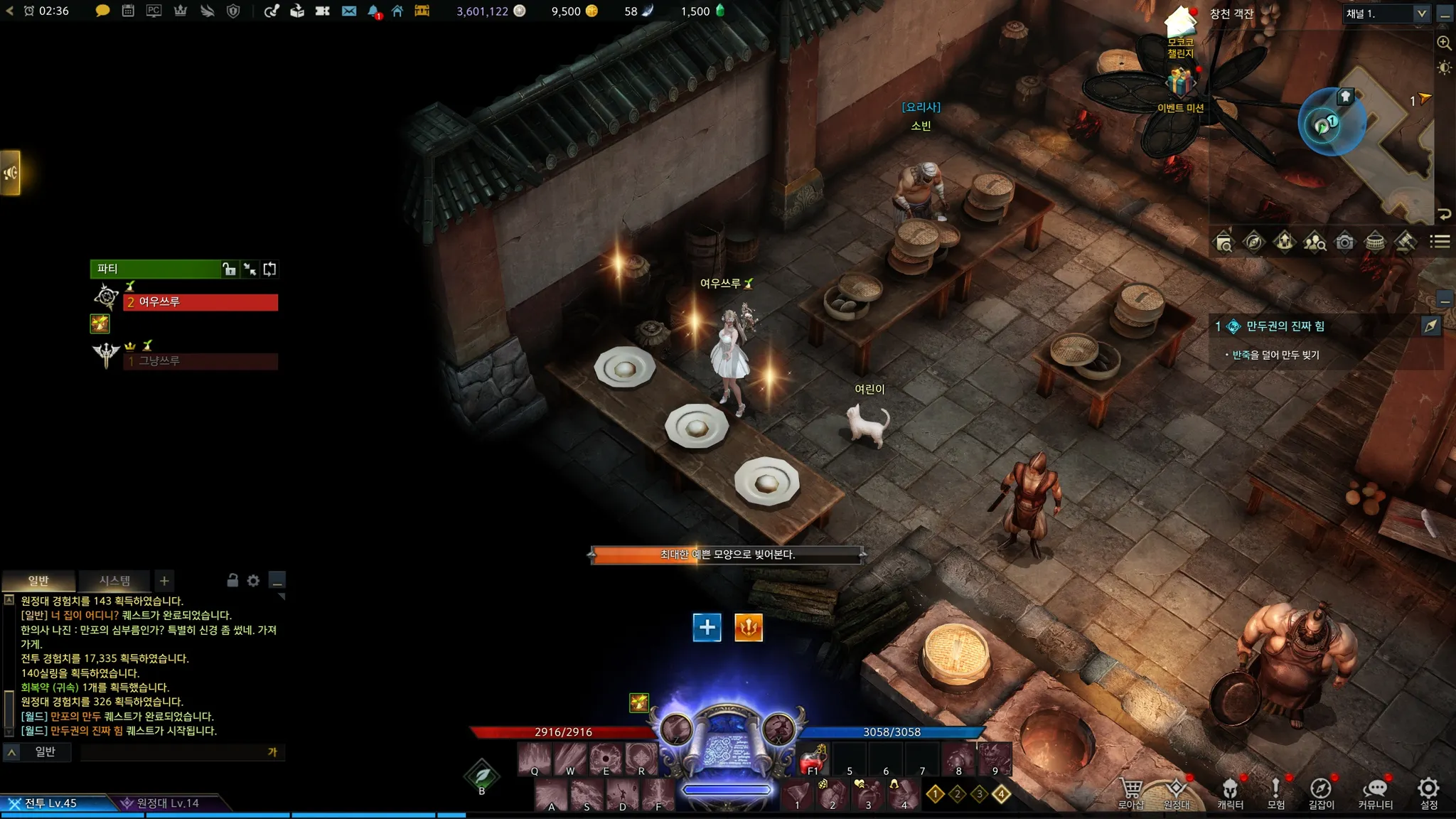Click the orange trident action button
1456x819 pixels.
pyautogui.click(x=748, y=627)
